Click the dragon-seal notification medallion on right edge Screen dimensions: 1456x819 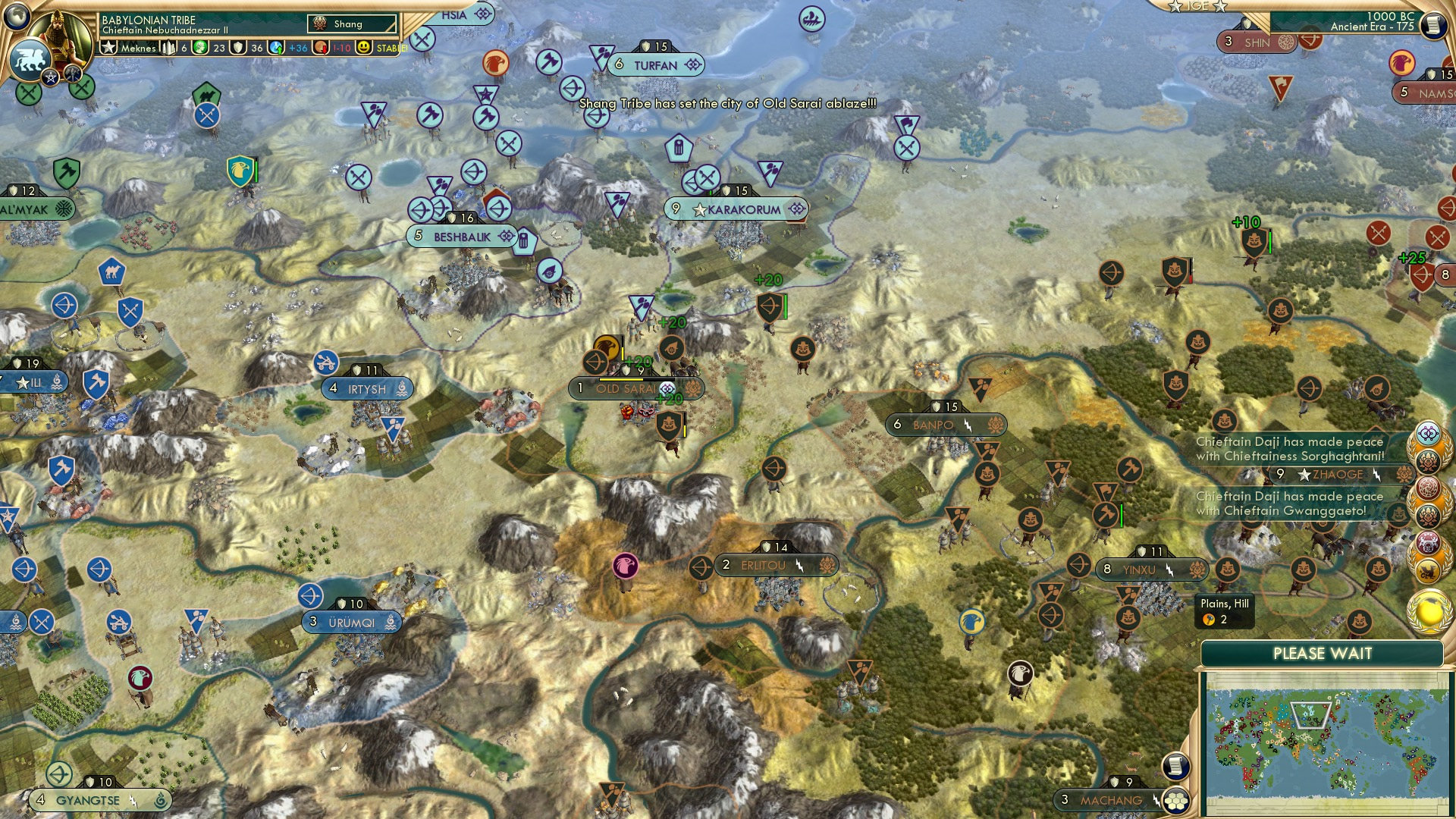click(1427, 487)
